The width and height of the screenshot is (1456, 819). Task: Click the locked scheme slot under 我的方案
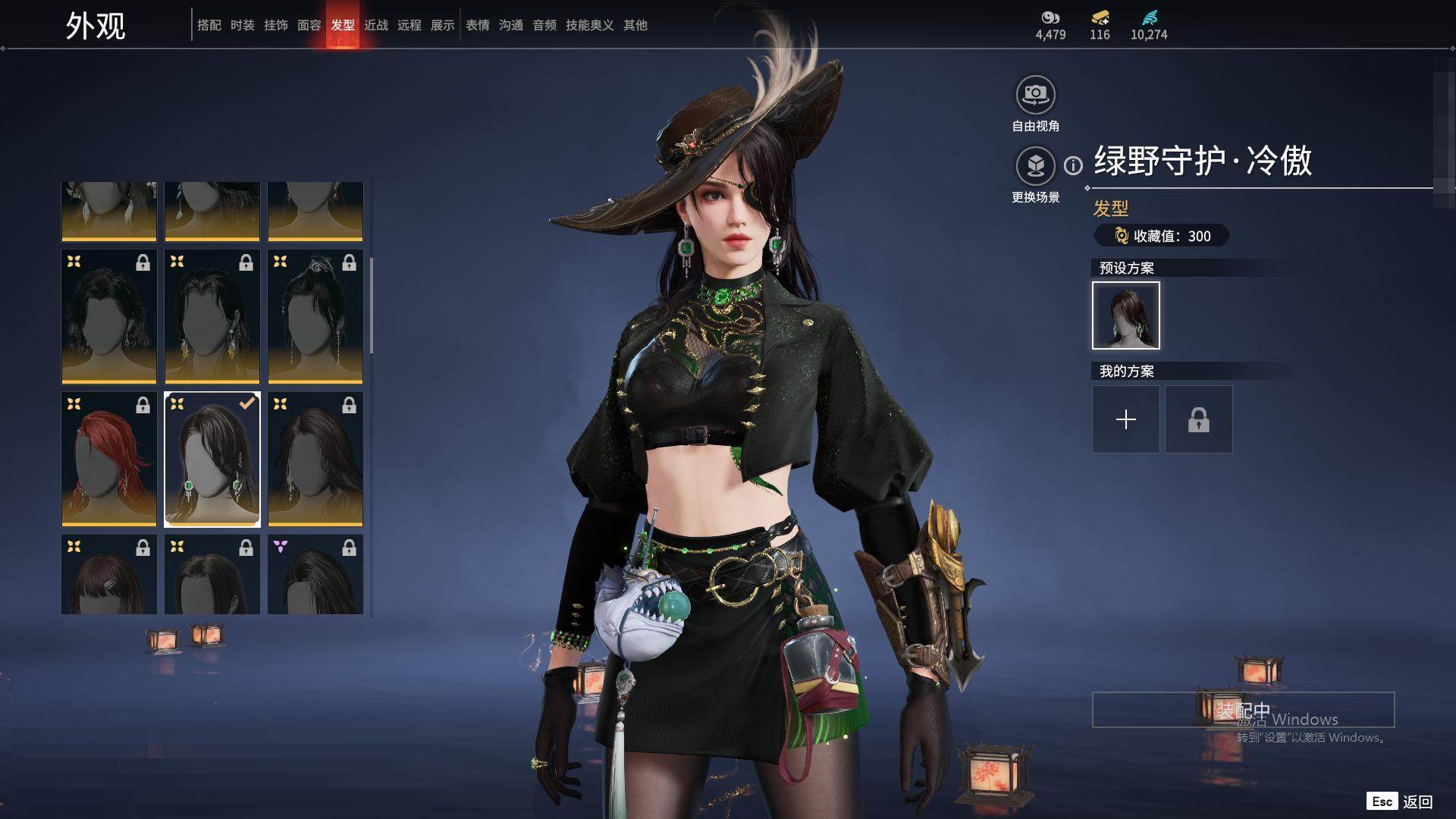[x=1198, y=419]
